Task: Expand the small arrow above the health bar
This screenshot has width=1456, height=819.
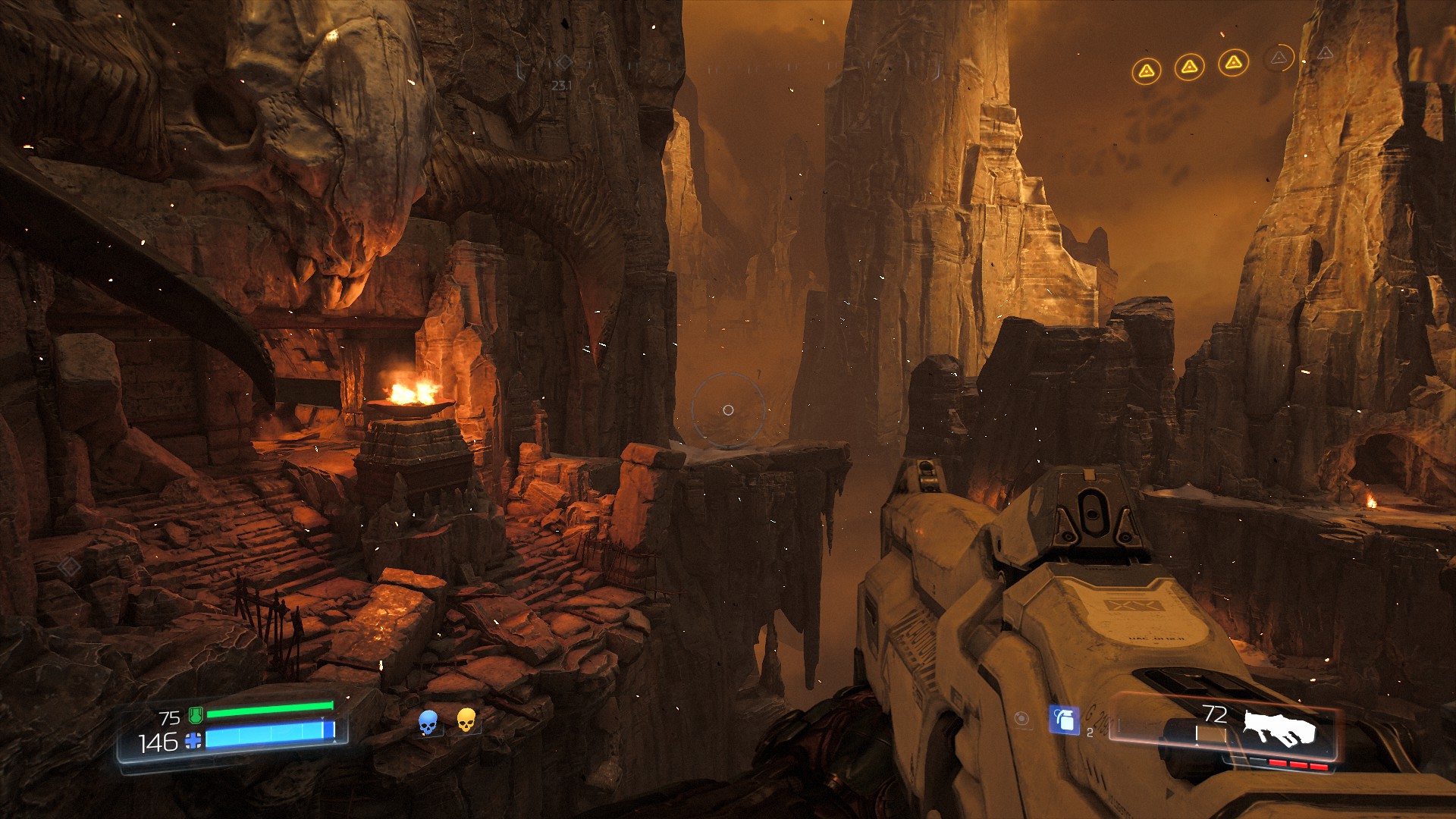Action: coord(322,717)
